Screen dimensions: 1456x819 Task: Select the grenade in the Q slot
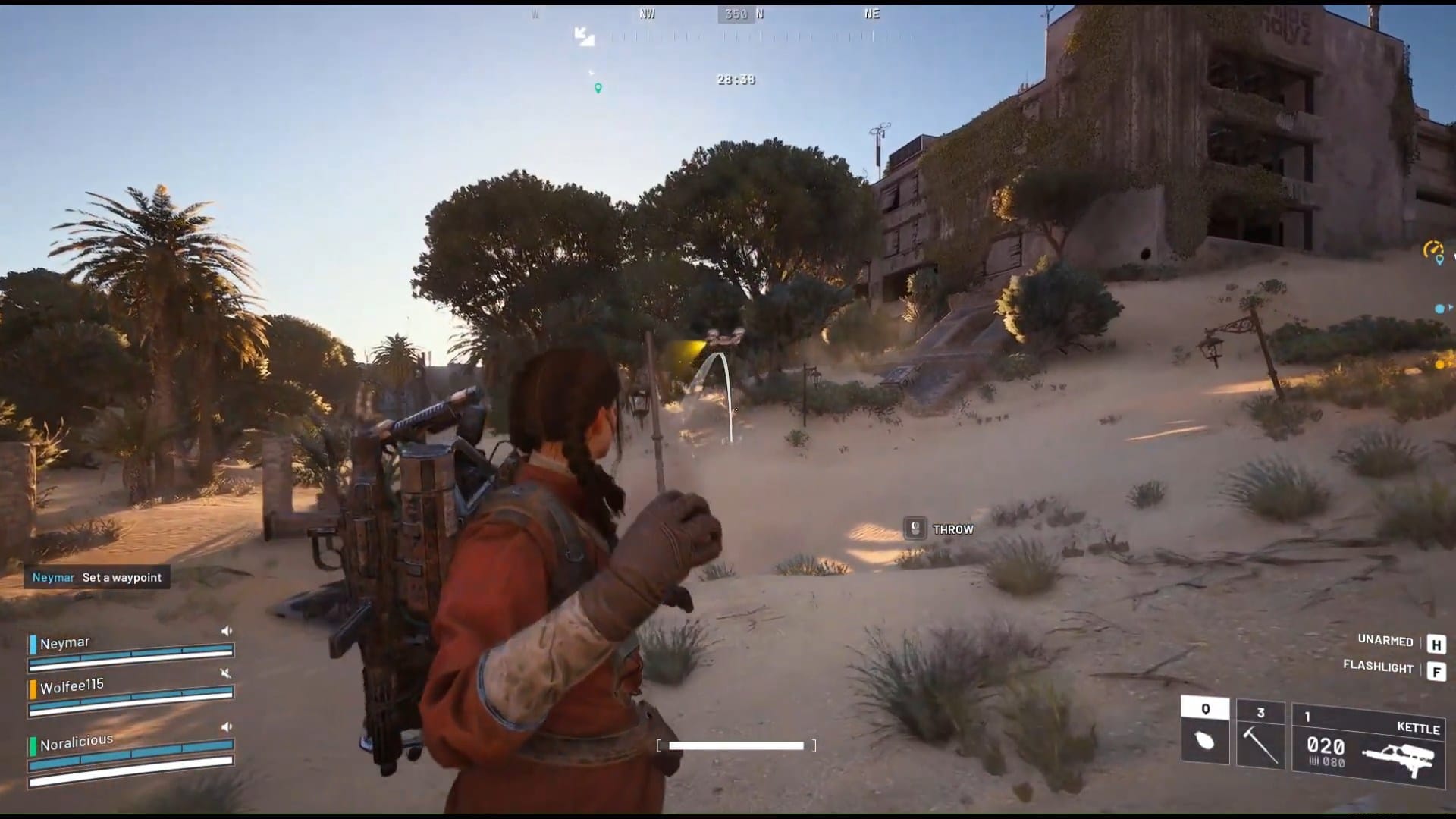click(x=1206, y=739)
